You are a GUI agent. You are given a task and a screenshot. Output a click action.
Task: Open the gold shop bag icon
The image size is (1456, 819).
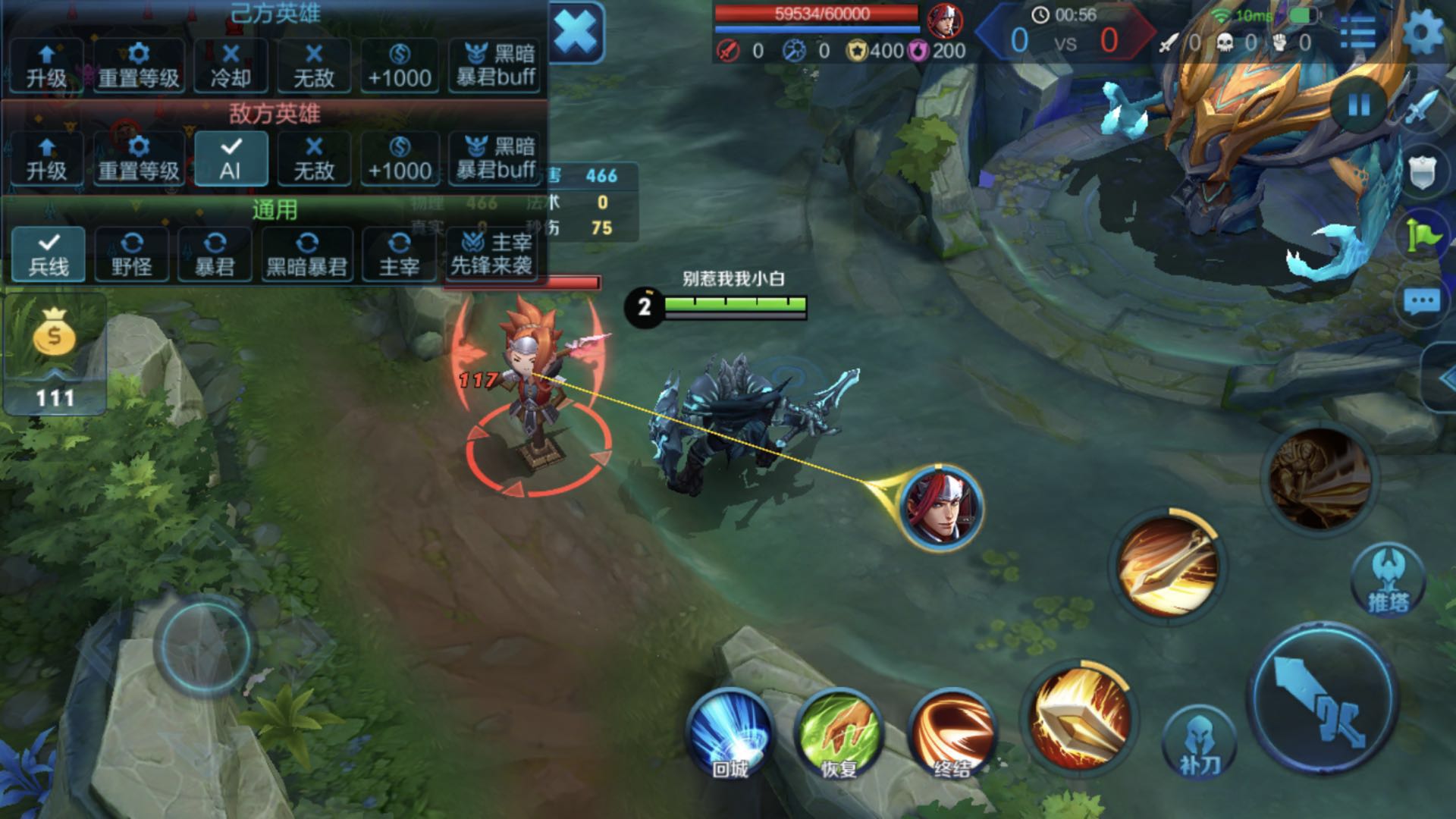[x=54, y=334]
